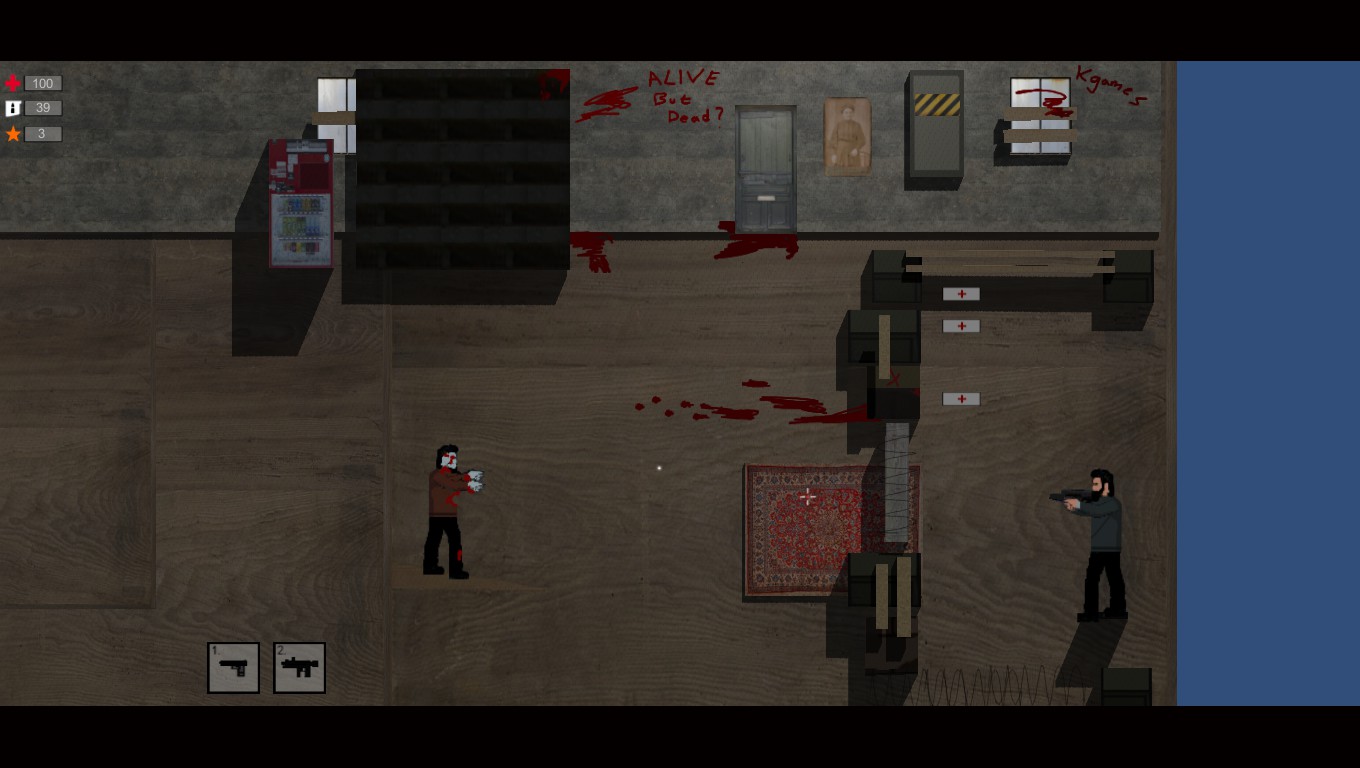Click the aiming crosshair over the rug
The width and height of the screenshot is (1360, 768).
point(808,496)
